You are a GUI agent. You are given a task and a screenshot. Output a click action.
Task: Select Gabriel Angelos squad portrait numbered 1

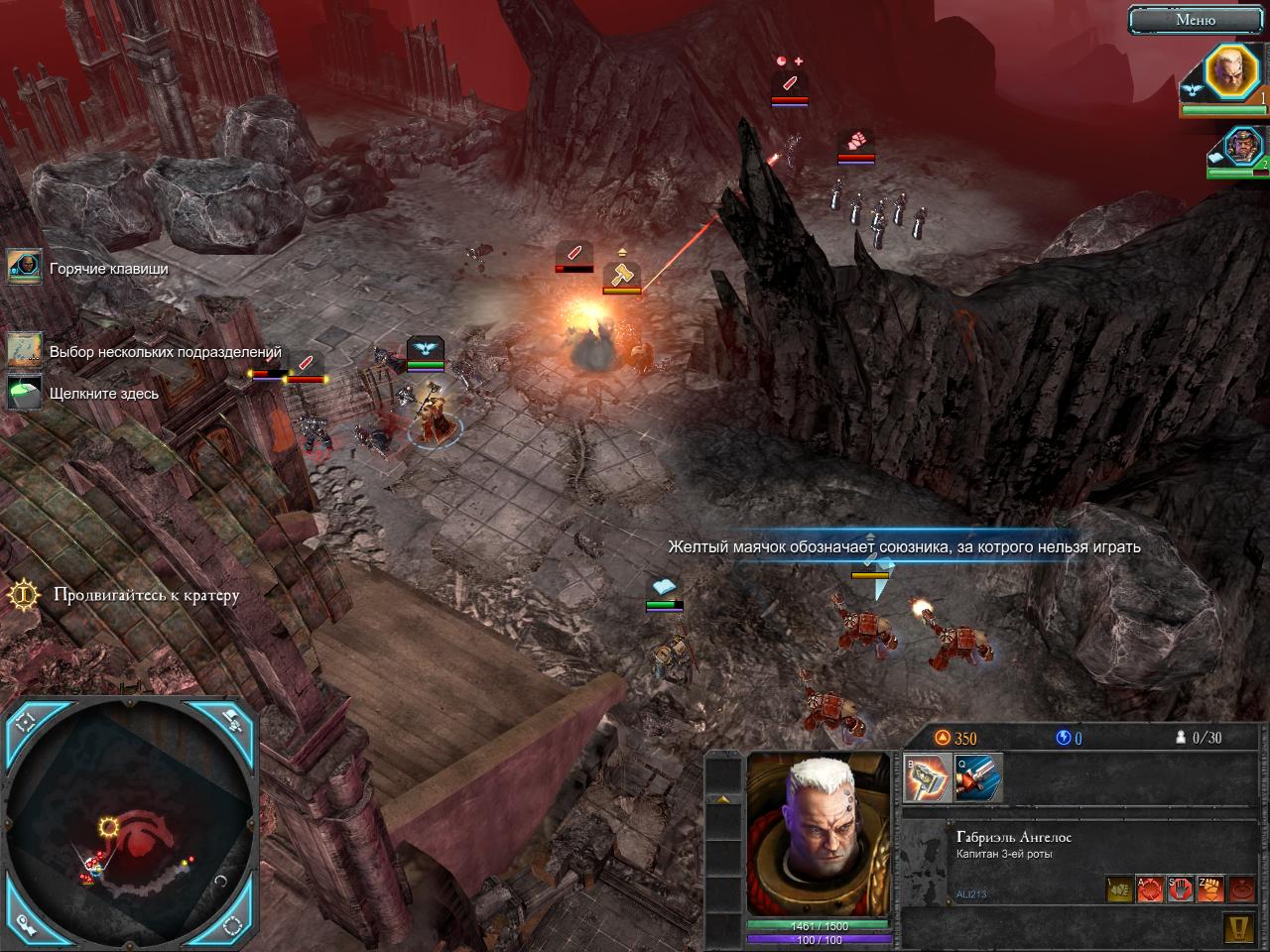[1230, 73]
